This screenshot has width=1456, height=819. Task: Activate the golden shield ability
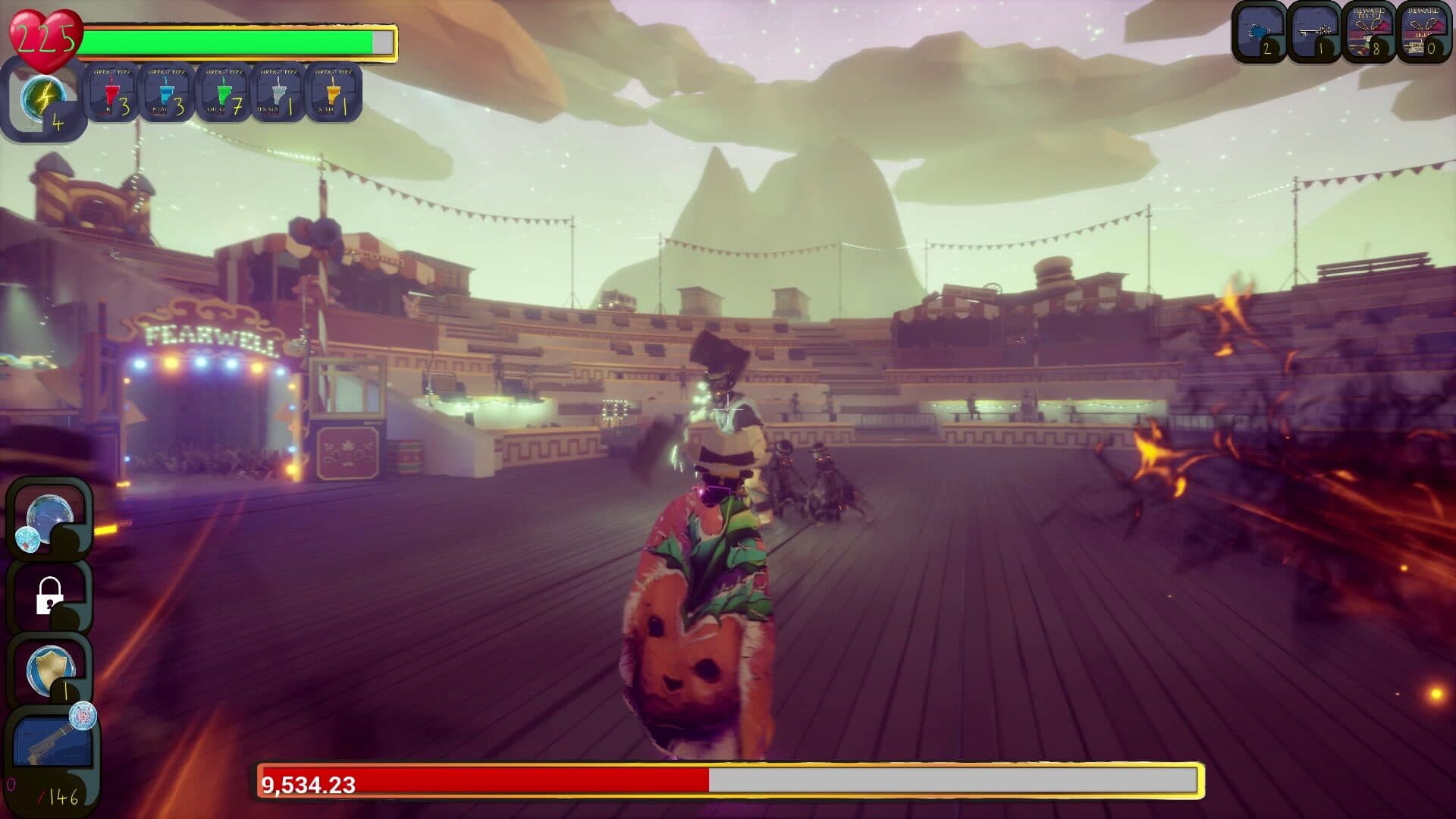tap(49, 672)
